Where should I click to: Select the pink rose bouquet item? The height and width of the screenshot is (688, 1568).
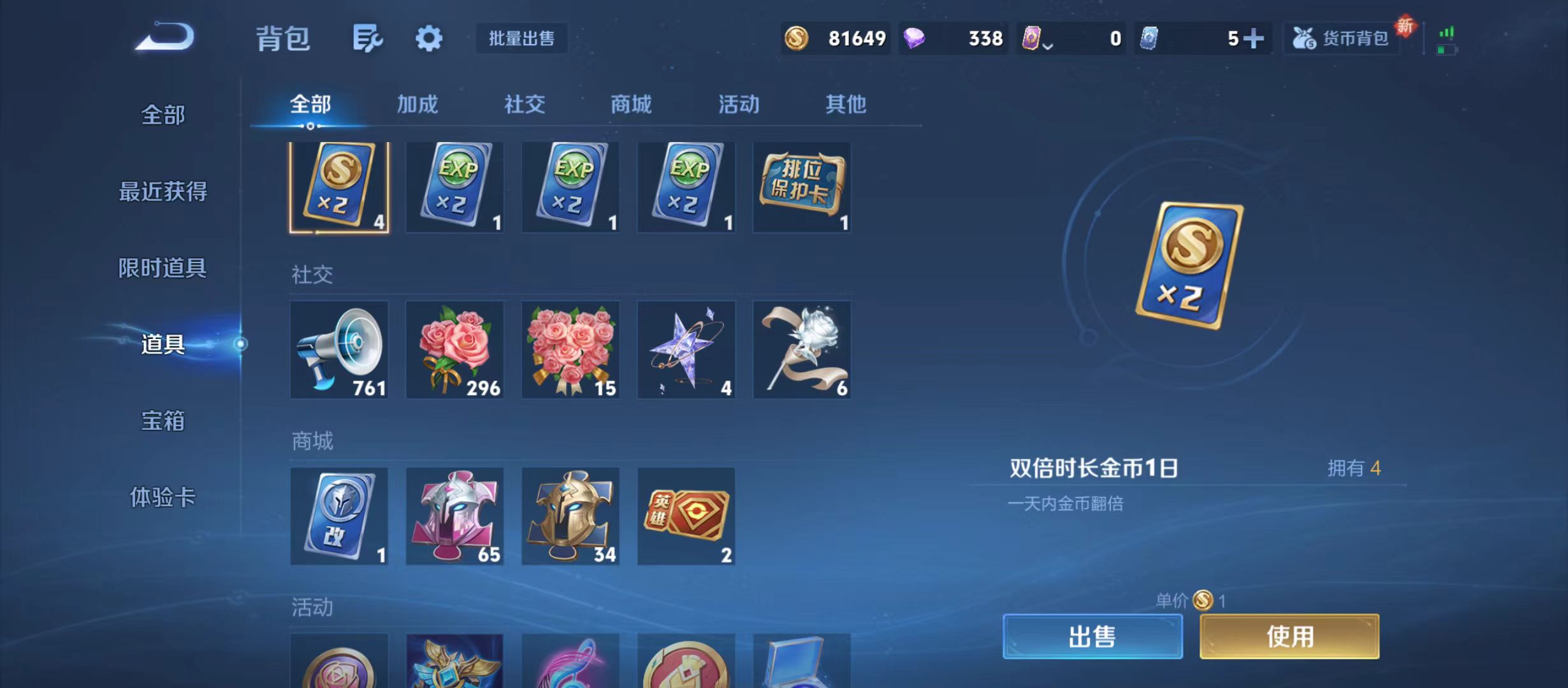tap(454, 349)
